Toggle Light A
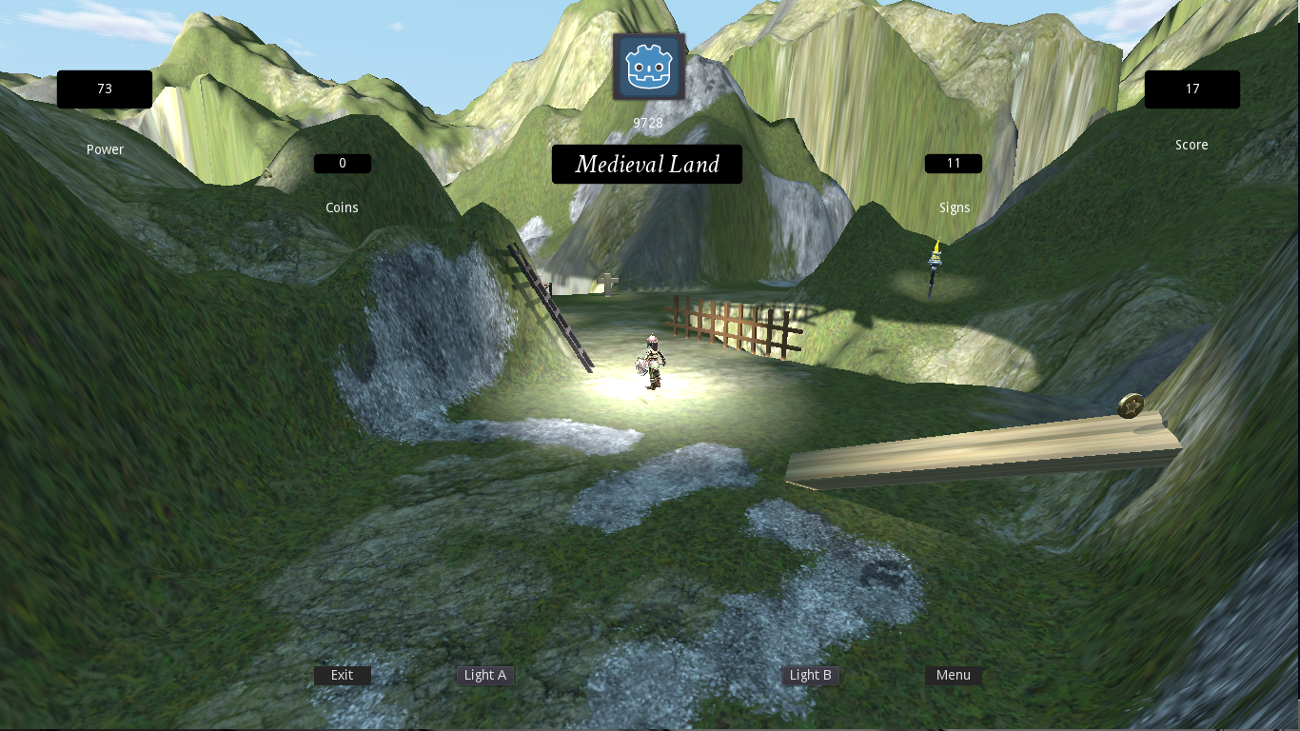1300x731 pixels. pos(486,675)
